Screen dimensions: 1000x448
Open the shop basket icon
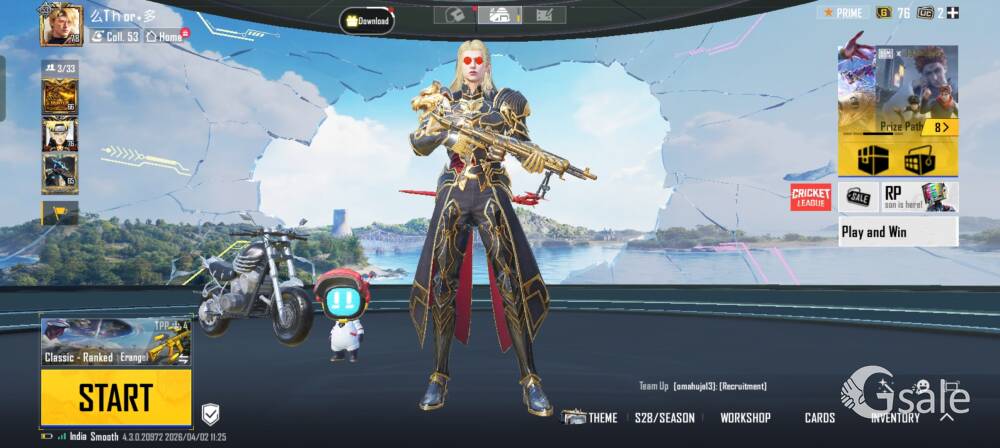pyautogui.click(x=918, y=159)
